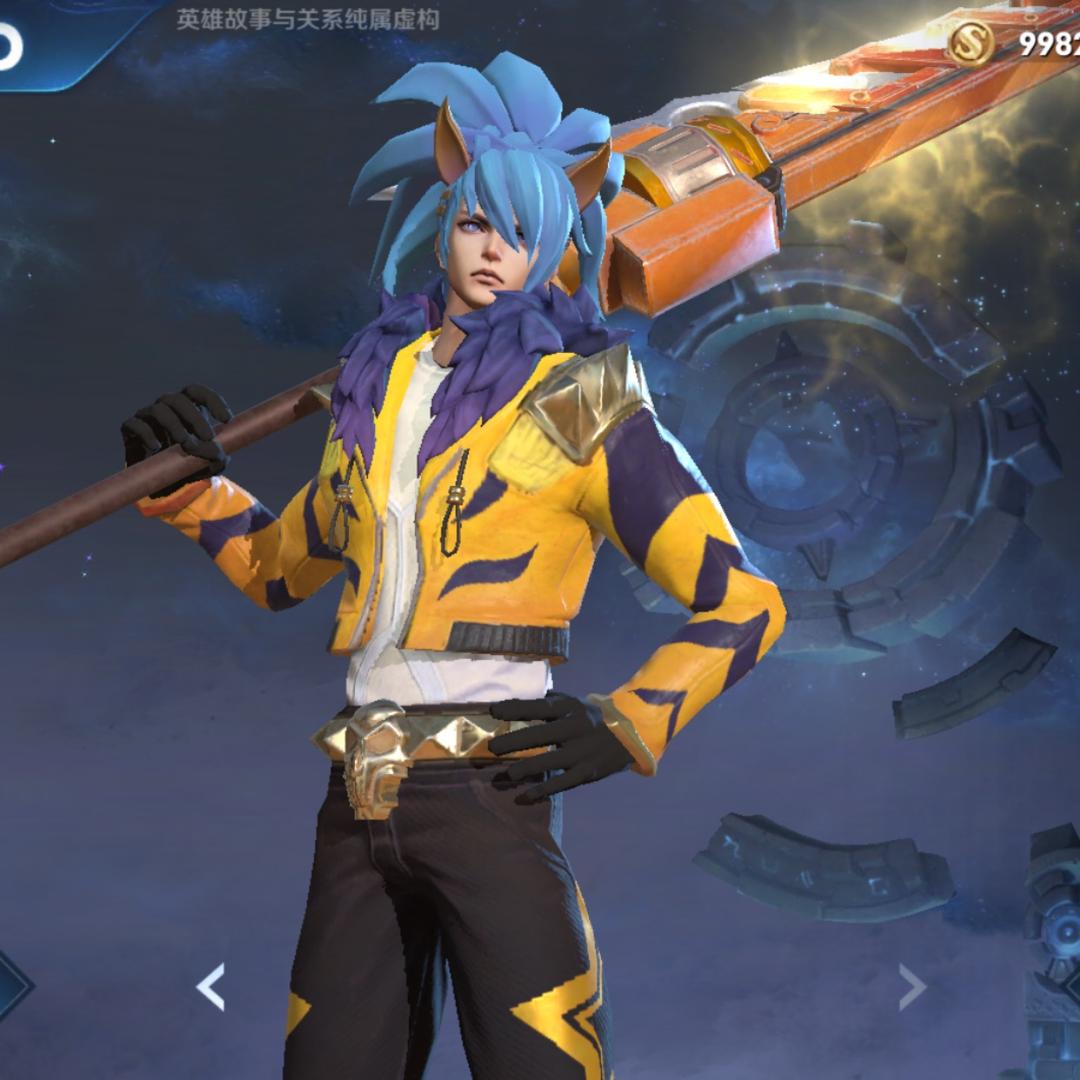Tap the gold S coin currency icon
Screen dimensions: 1080x1080
click(x=971, y=44)
